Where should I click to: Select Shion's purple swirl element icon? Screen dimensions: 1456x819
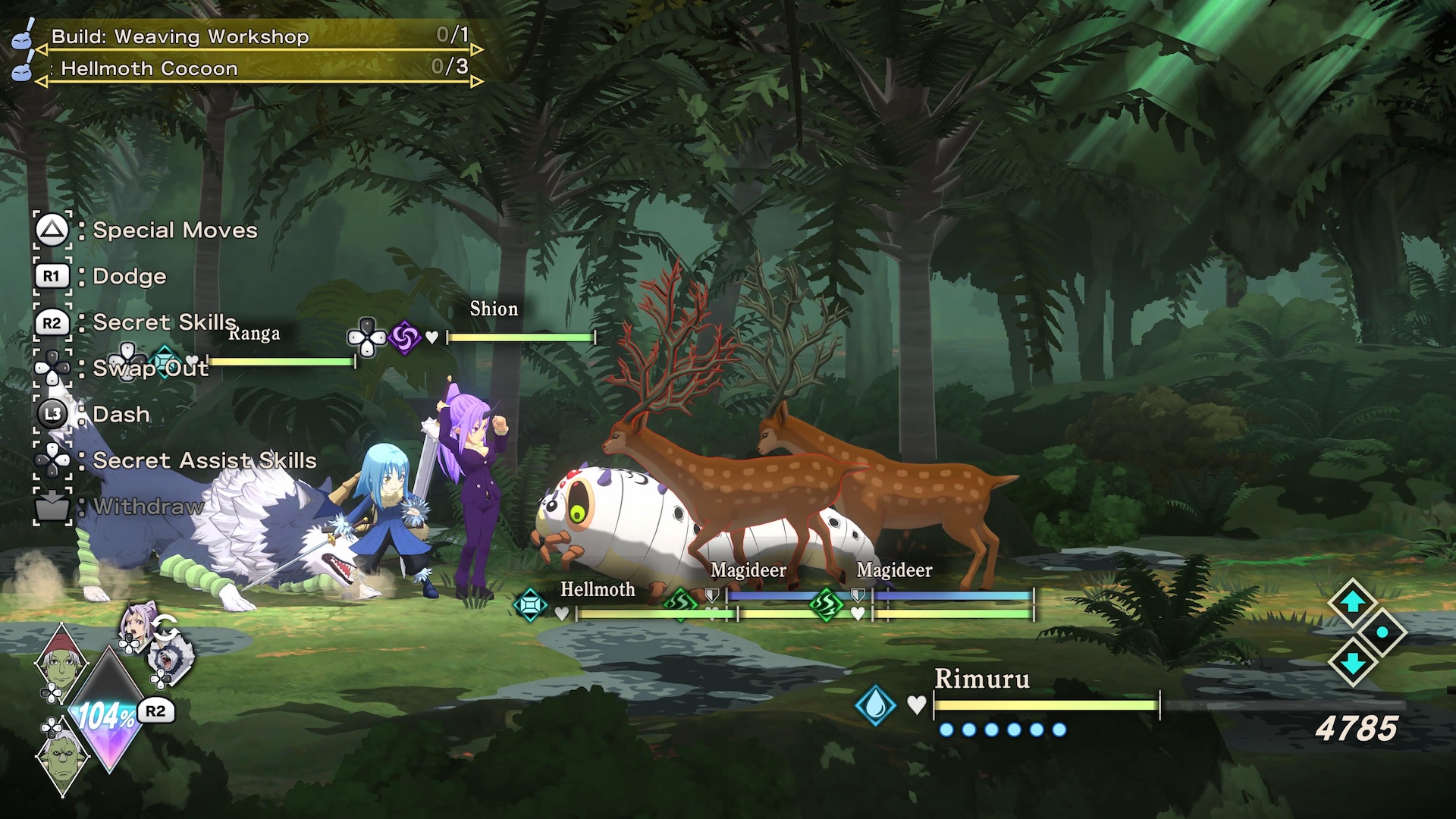[404, 337]
